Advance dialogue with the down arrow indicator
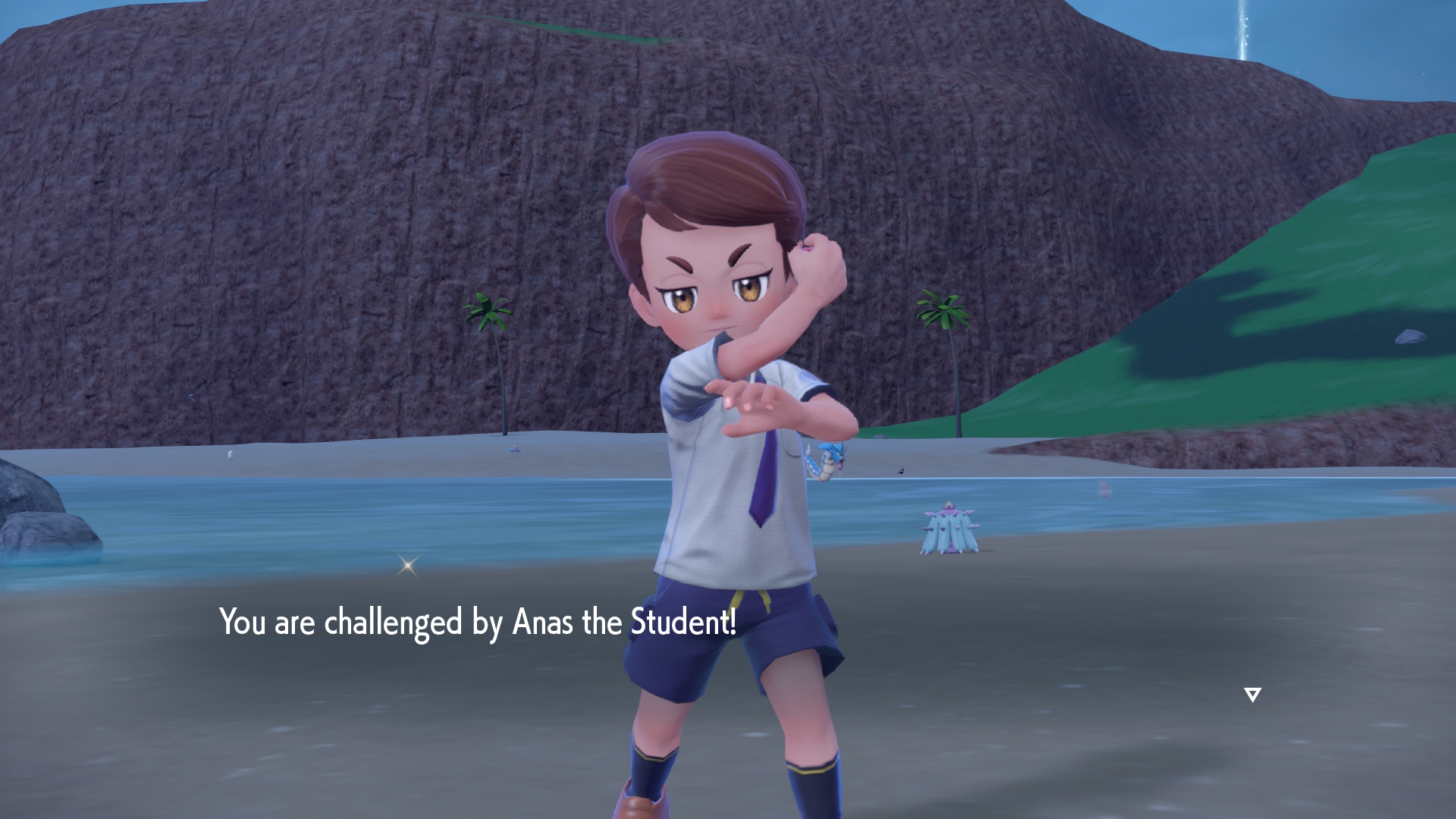 pyautogui.click(x=1252, y=695)
